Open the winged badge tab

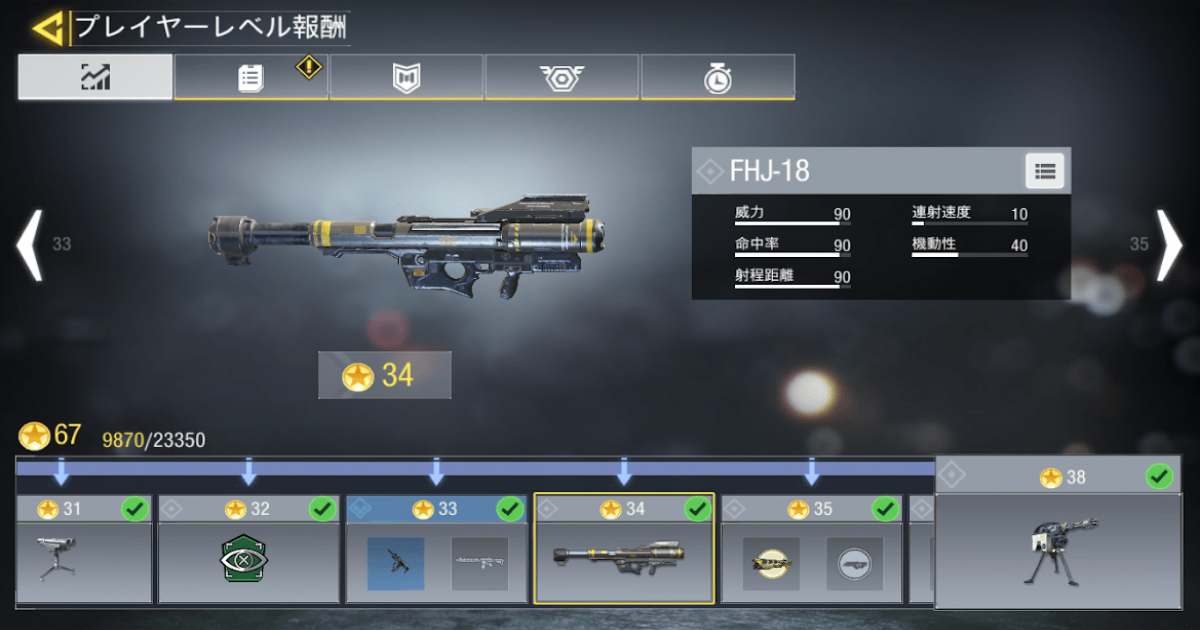(562, 78)
